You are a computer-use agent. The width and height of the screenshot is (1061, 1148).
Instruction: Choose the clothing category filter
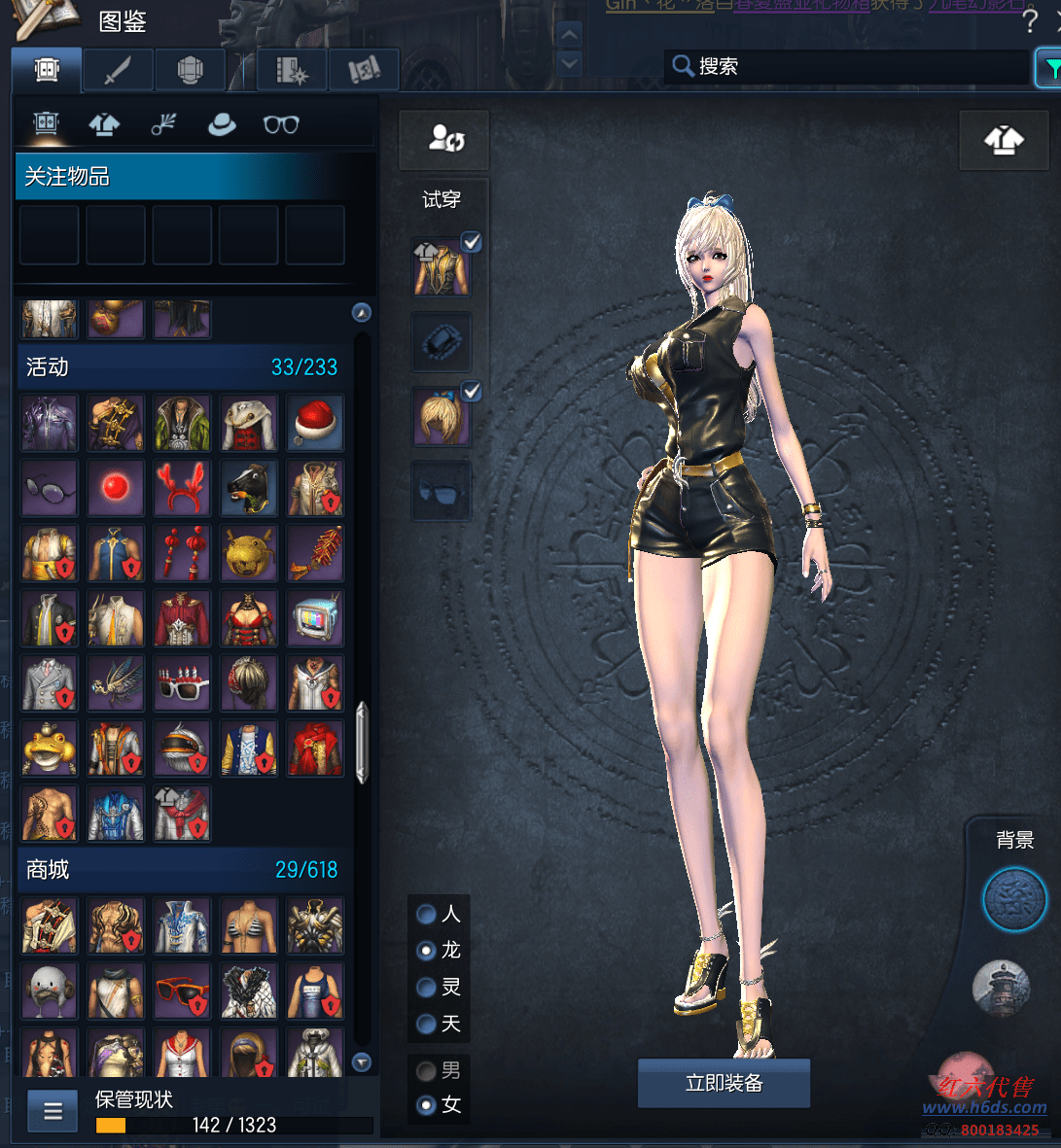(104, 124)
